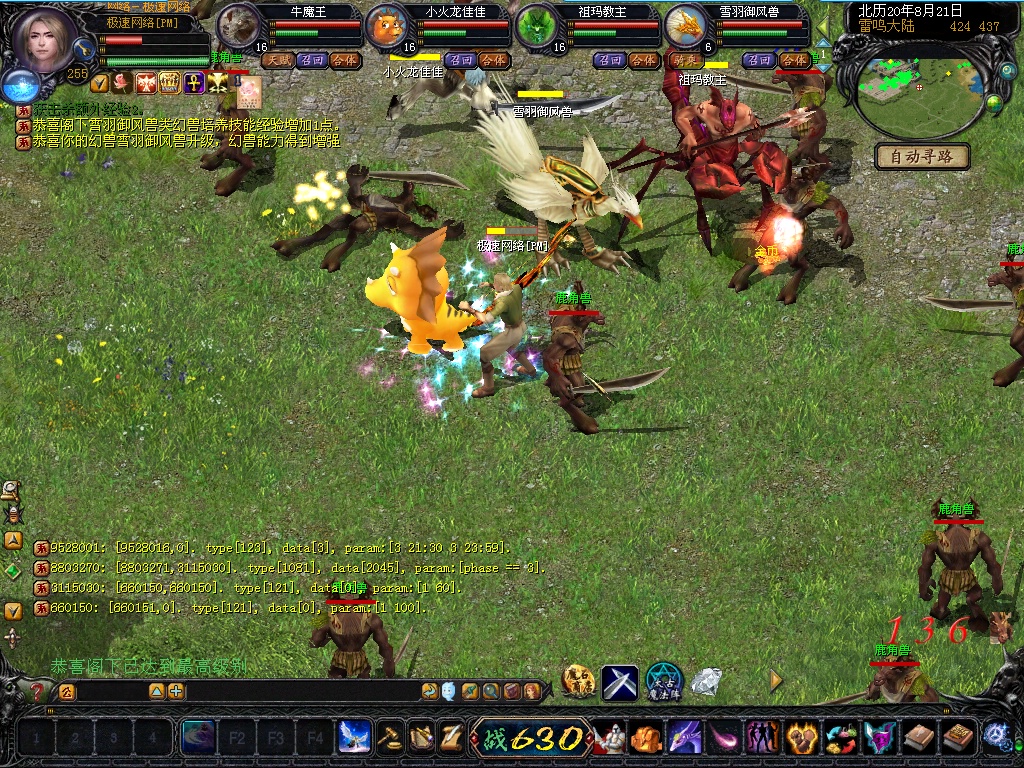The width and height of the screenshot is (1024, 768).
Task: Click the gavel icon on bottom bar
Action: click(x=390, y=738)
